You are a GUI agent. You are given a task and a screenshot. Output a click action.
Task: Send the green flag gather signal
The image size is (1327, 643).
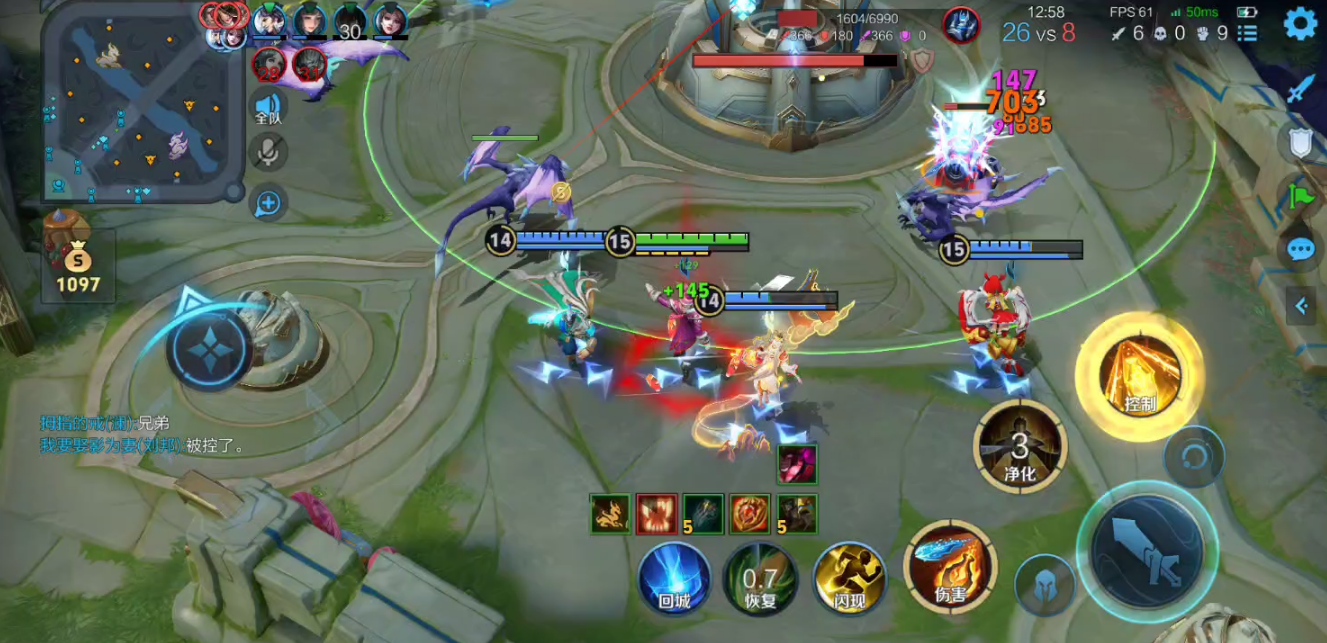coord(1300,195)
